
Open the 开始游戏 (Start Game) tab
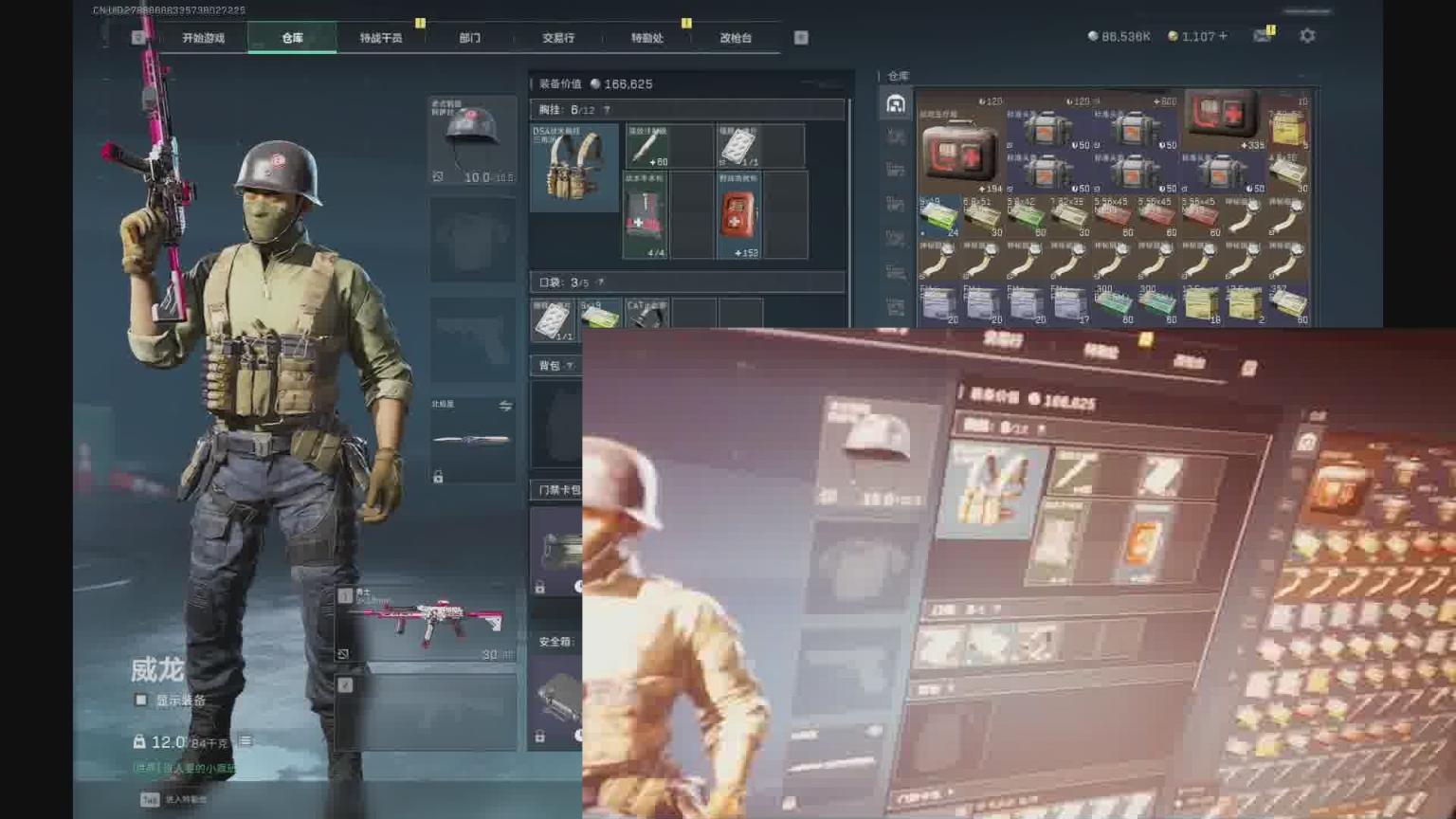(203, 38)
